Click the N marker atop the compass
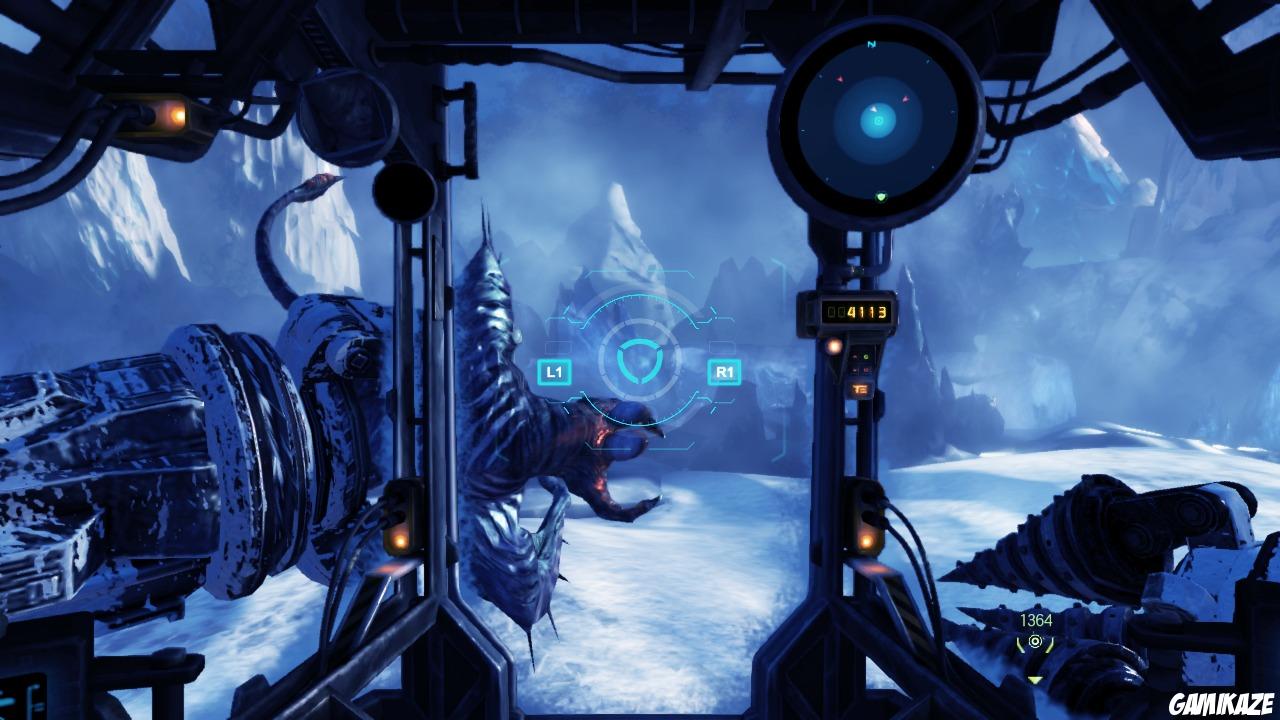The width and height of the screenshot is (1280, 720). pyautogui.click(x=870, y=44)
